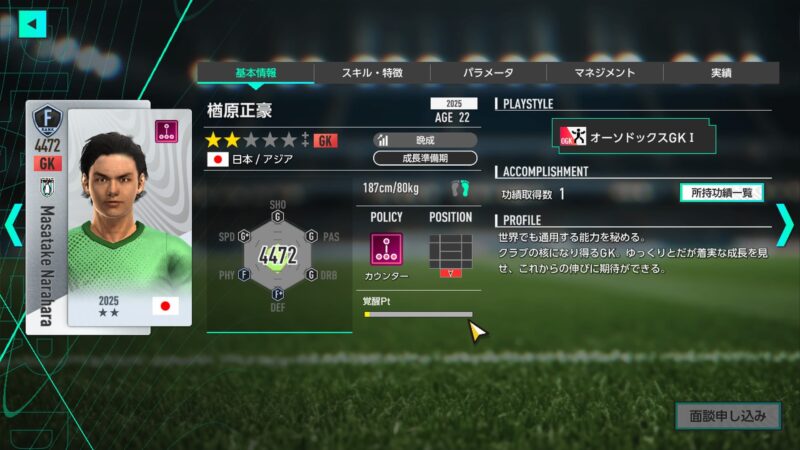Show the マネジメント tab
The image size is (800, 450).
point(604,73)
